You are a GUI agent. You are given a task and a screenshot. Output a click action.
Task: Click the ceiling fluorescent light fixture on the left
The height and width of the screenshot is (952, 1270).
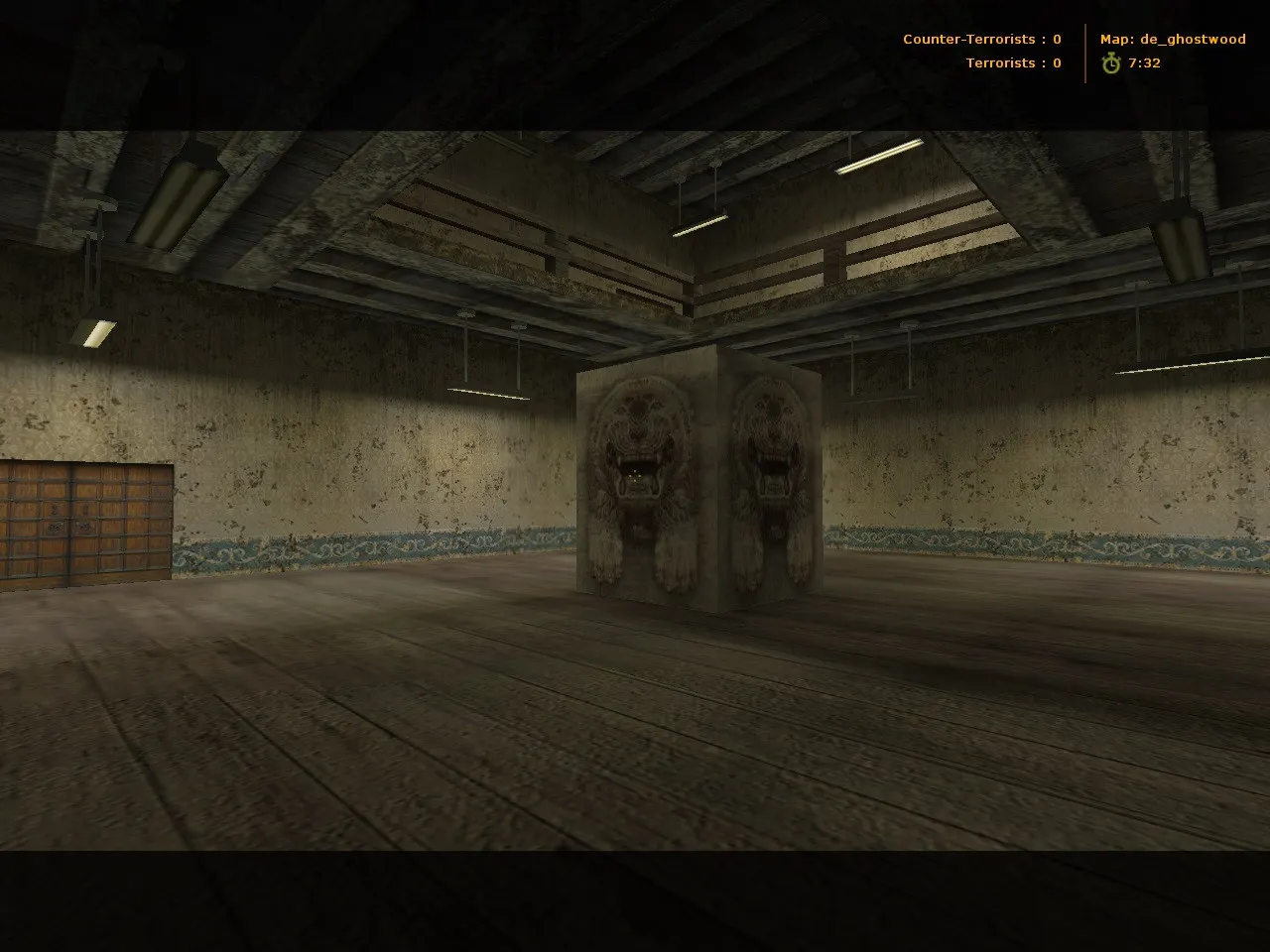click(x=179, y=188)
